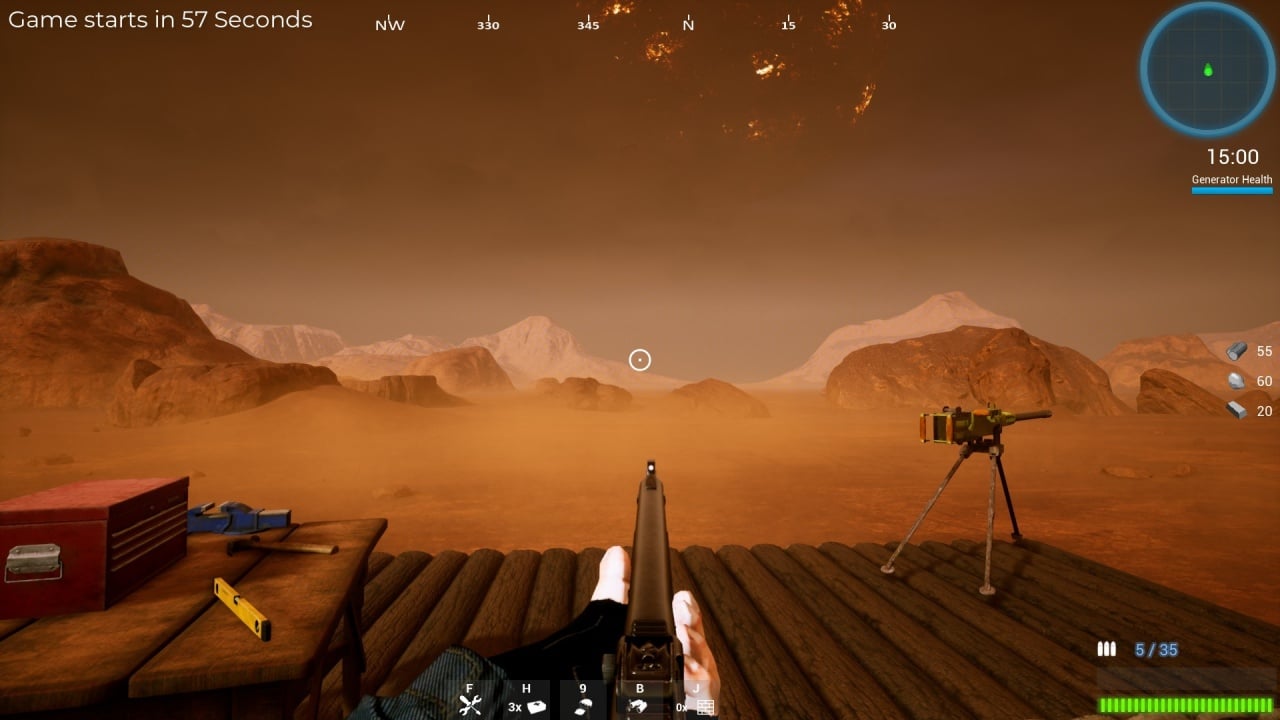Click the bullets ammo icon

coord(1106,650)
